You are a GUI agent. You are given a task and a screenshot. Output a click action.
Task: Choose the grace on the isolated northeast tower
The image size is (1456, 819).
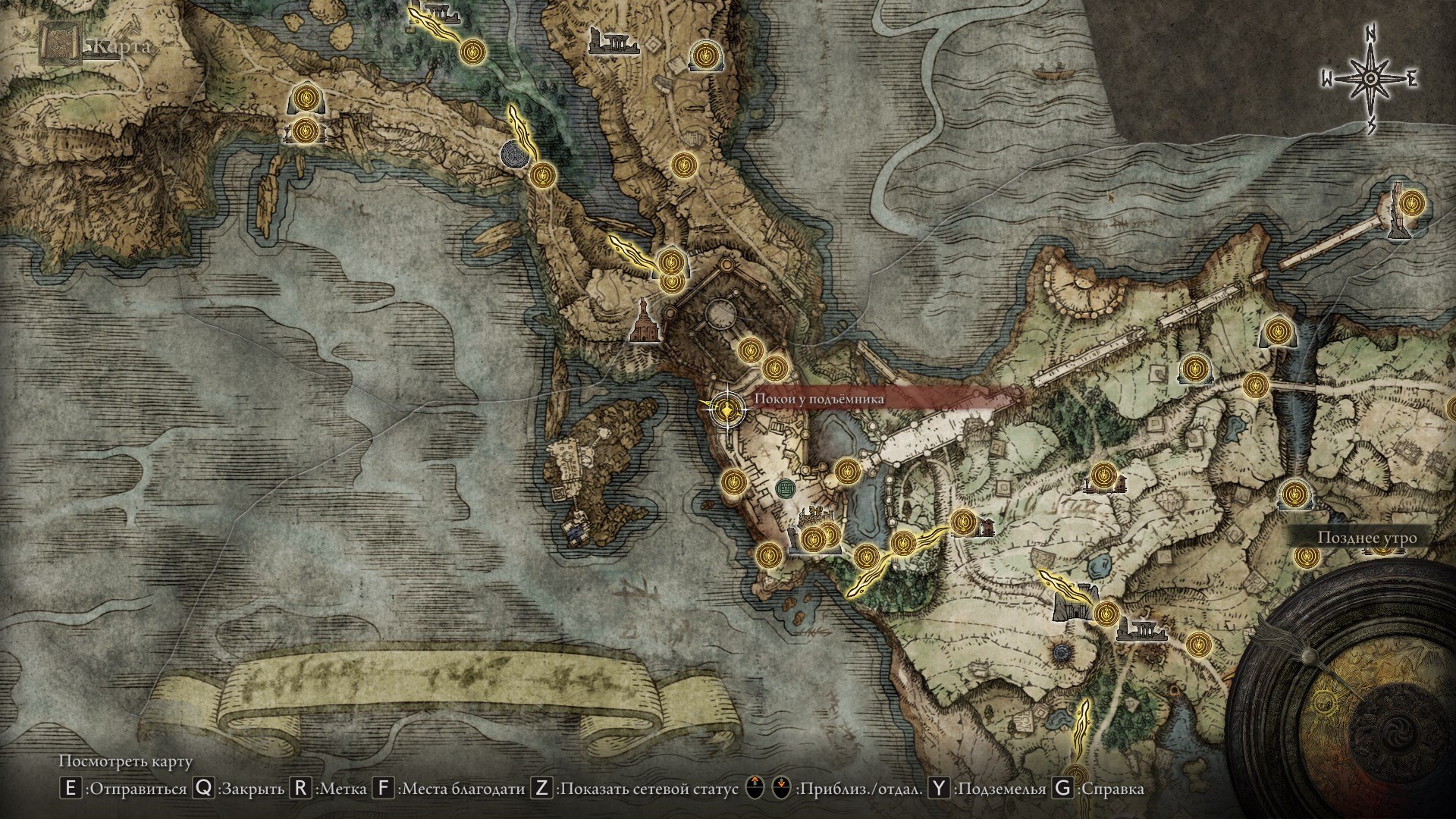click(1410, 203)
